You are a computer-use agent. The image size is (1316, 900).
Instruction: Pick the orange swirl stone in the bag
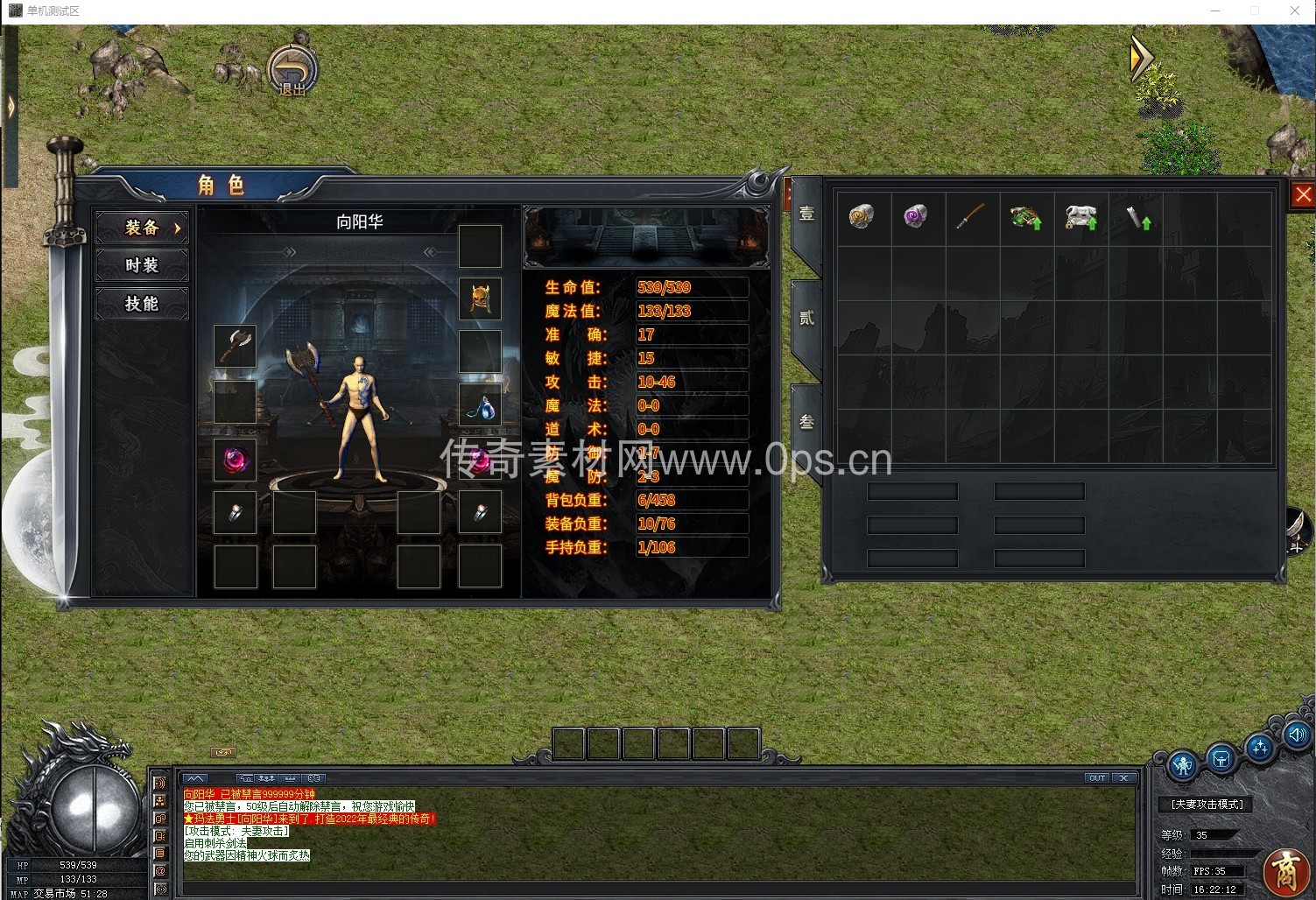tap(862, 216)
